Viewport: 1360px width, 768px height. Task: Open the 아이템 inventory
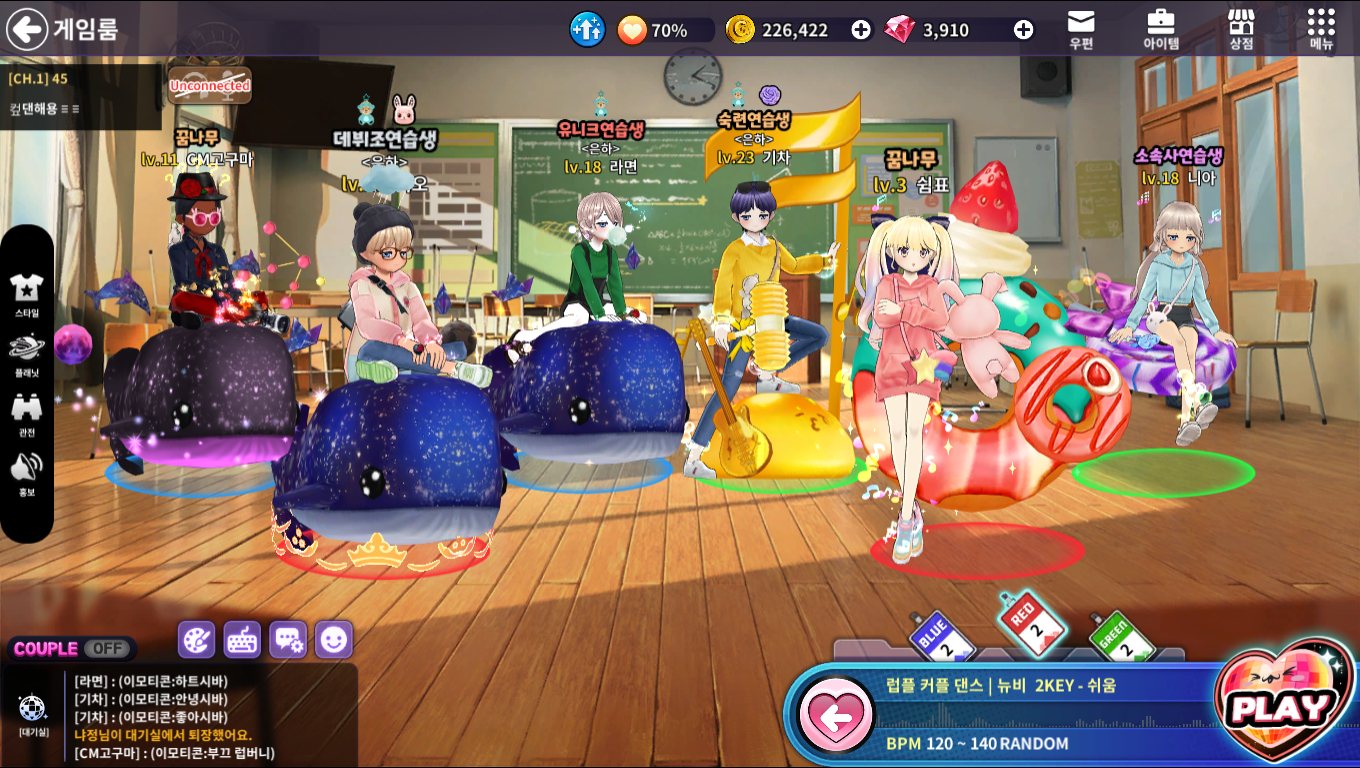click(x=1161, y=28)
